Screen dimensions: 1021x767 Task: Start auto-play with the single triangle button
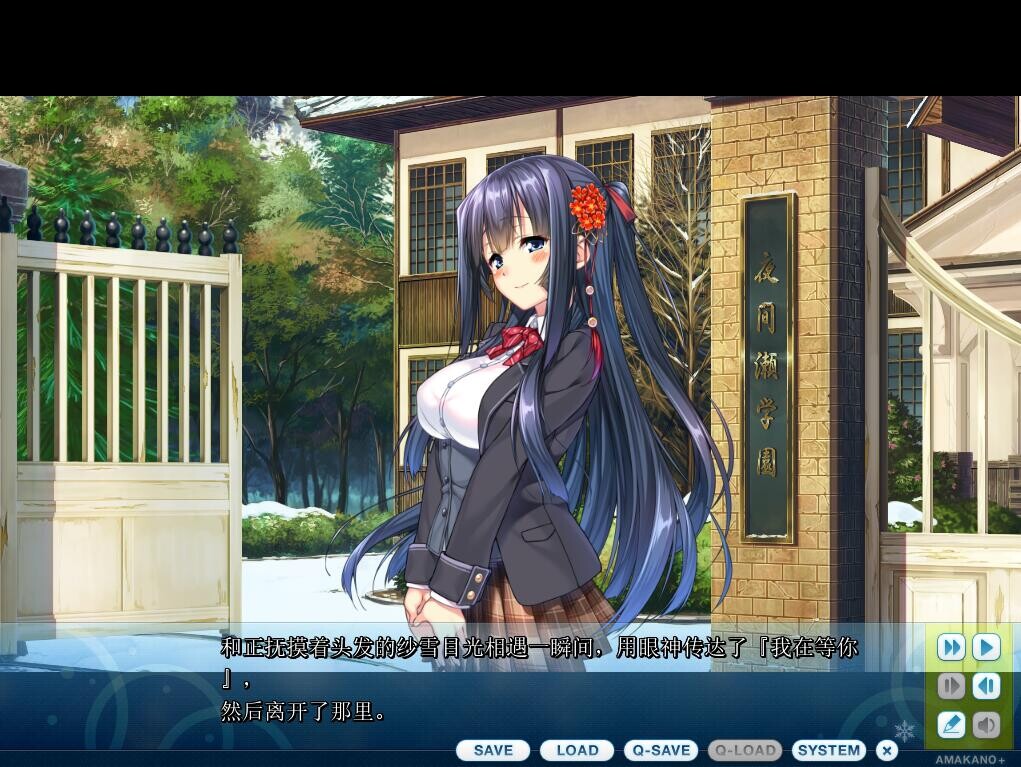pyautogui.click(x=986, y=647)
